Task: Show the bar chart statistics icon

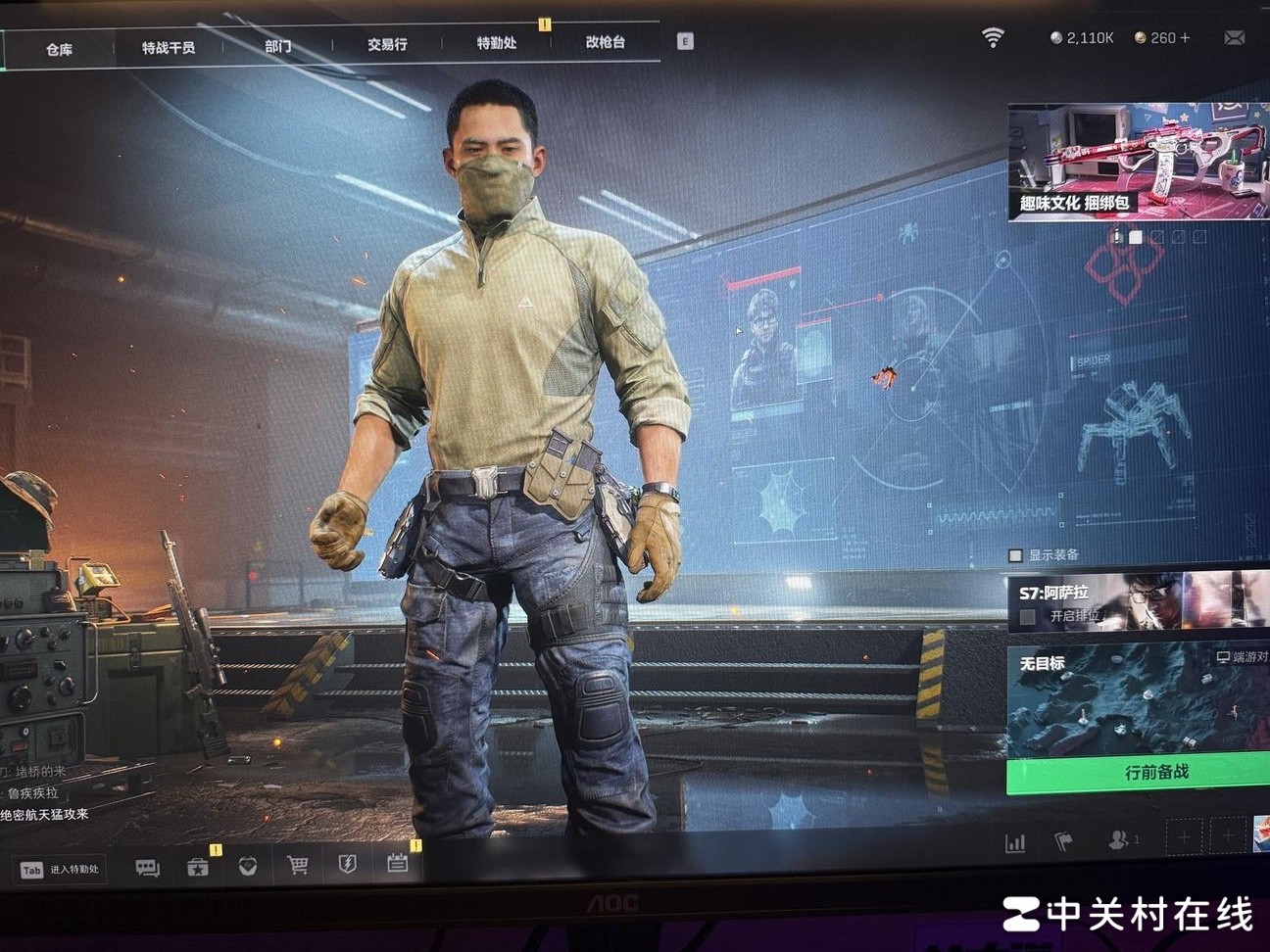Action: coord(1015,842)
